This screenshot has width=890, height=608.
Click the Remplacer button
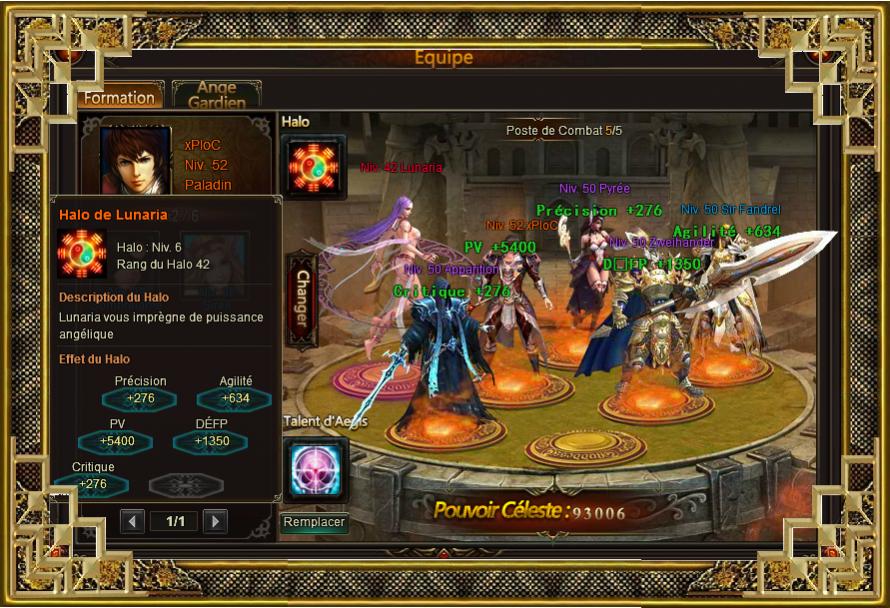(314, 522)
